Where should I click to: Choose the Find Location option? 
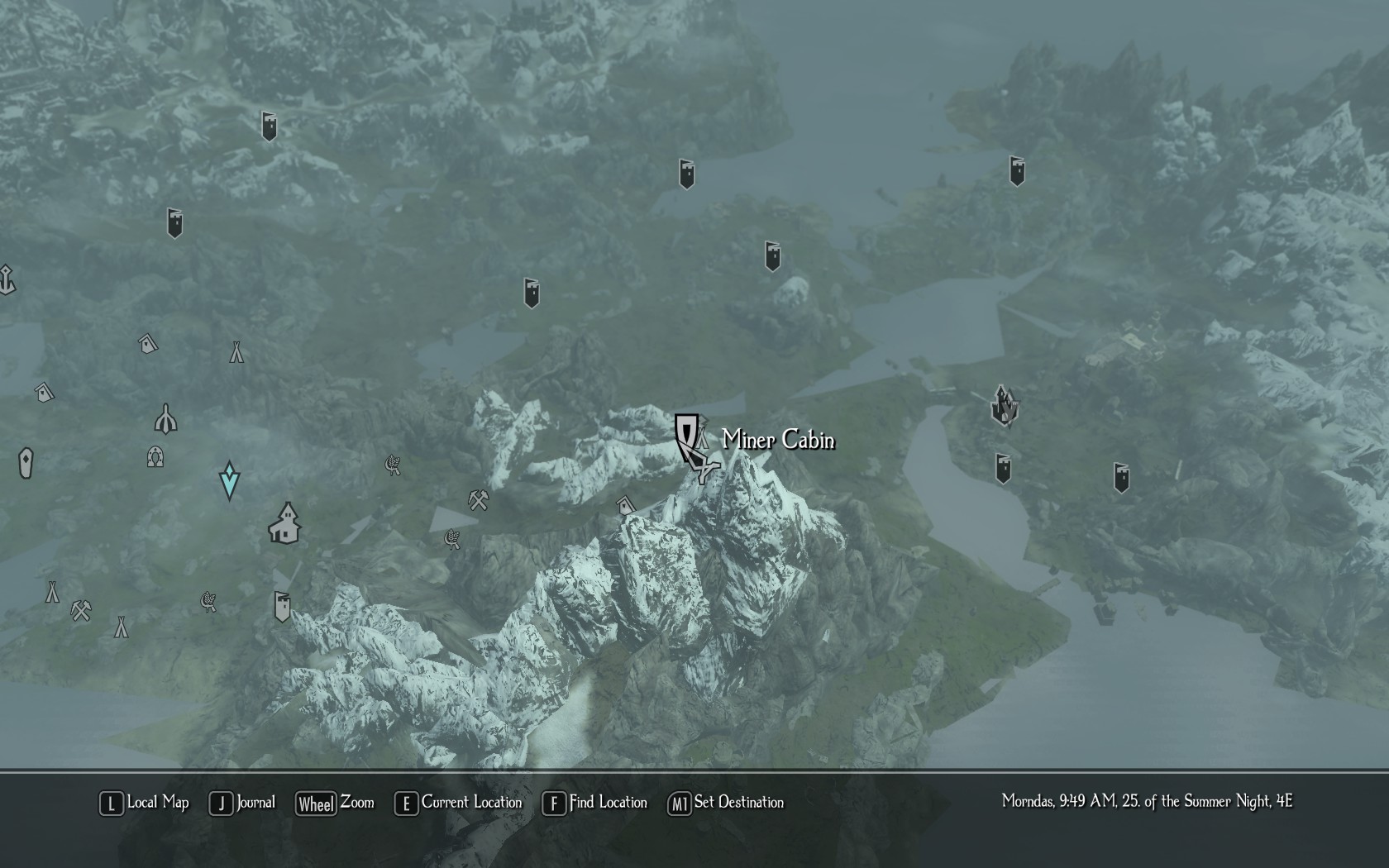tap(595, 803)
